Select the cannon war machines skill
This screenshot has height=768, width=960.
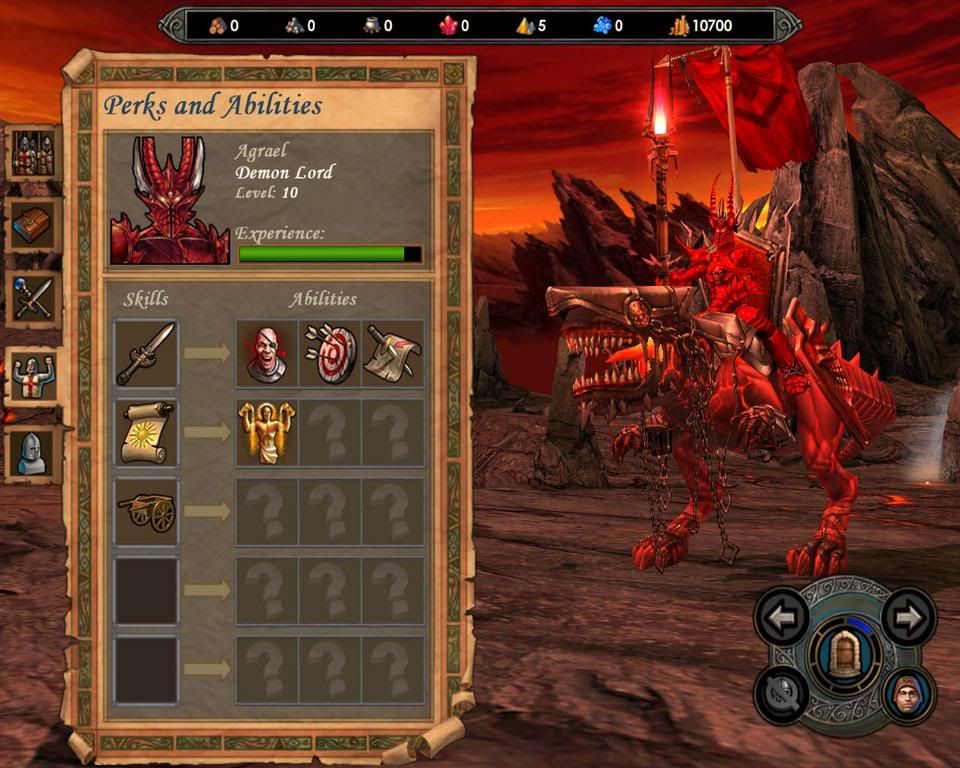(x=146, y=511)
